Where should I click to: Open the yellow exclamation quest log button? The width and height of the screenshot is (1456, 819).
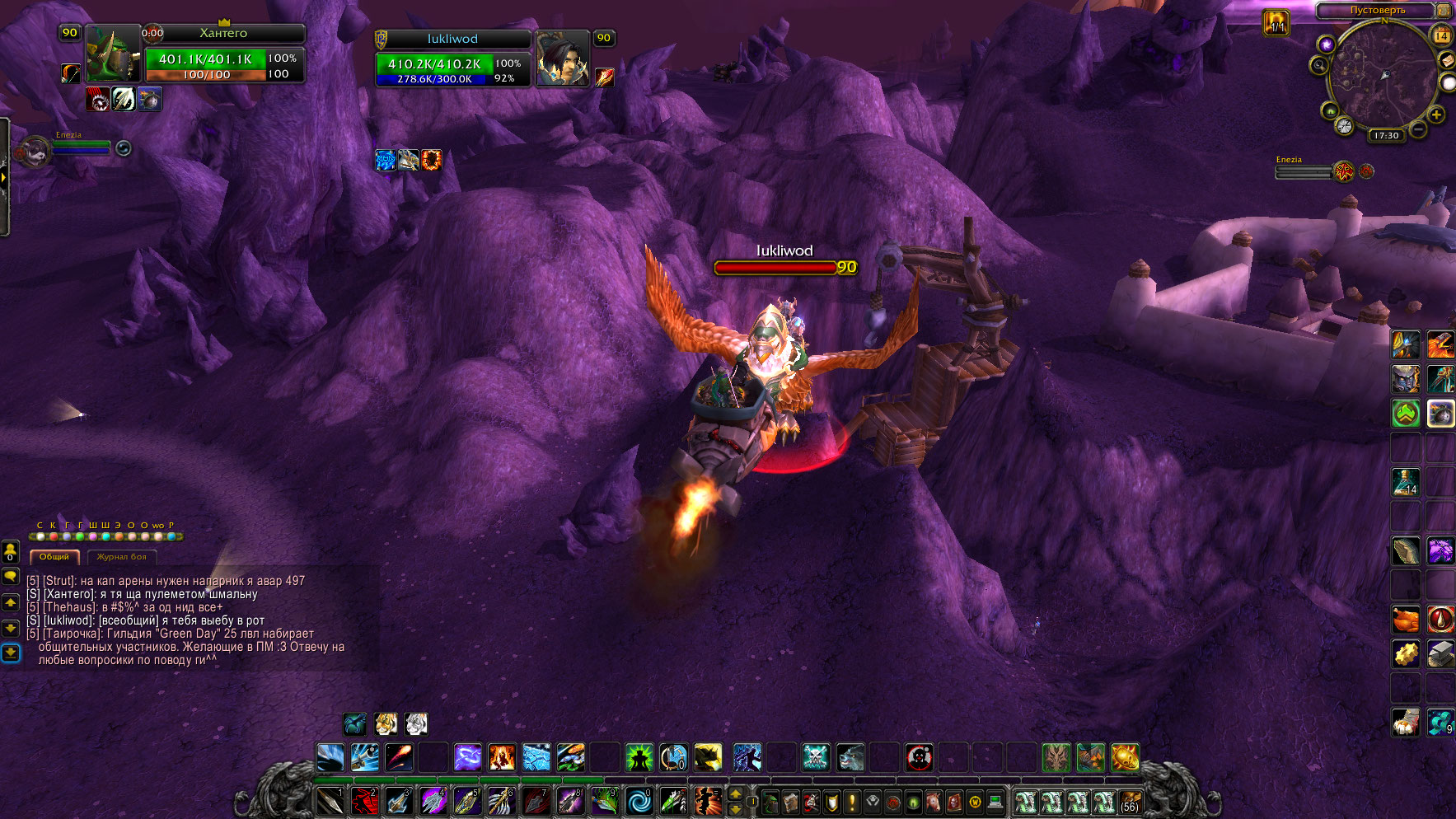tap(852, 802)
